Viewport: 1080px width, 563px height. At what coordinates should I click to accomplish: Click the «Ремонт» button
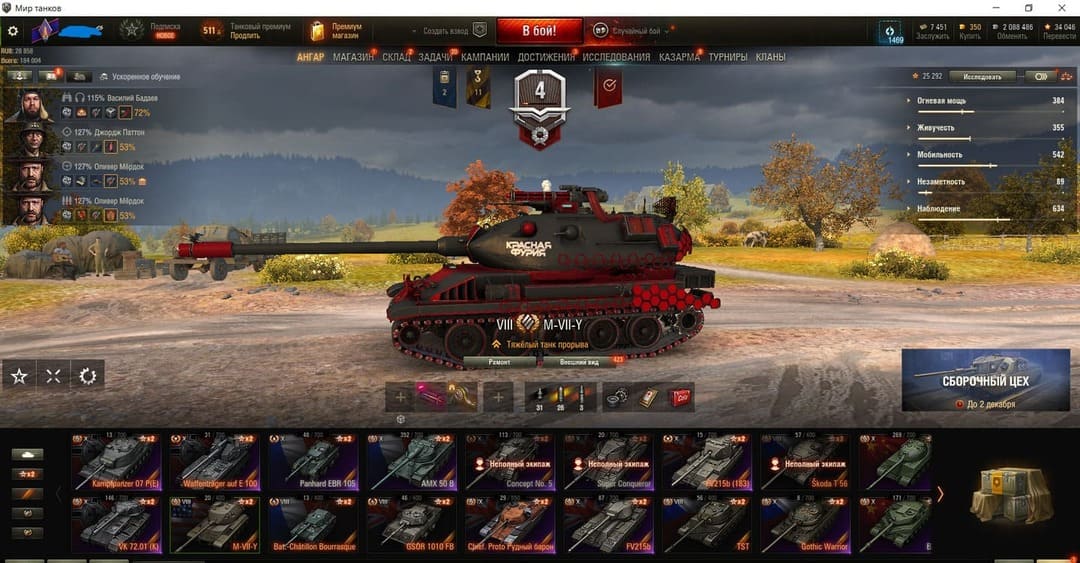pos(500,361)
